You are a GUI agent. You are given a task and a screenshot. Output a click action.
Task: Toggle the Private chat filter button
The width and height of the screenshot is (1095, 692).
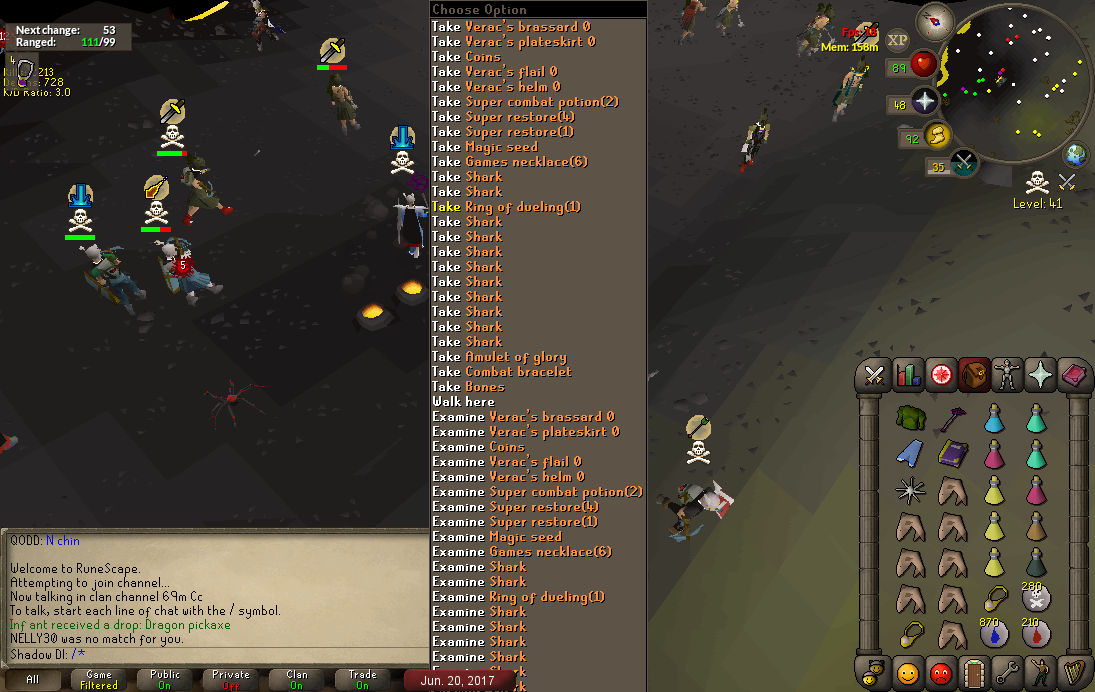click(231, 680)
